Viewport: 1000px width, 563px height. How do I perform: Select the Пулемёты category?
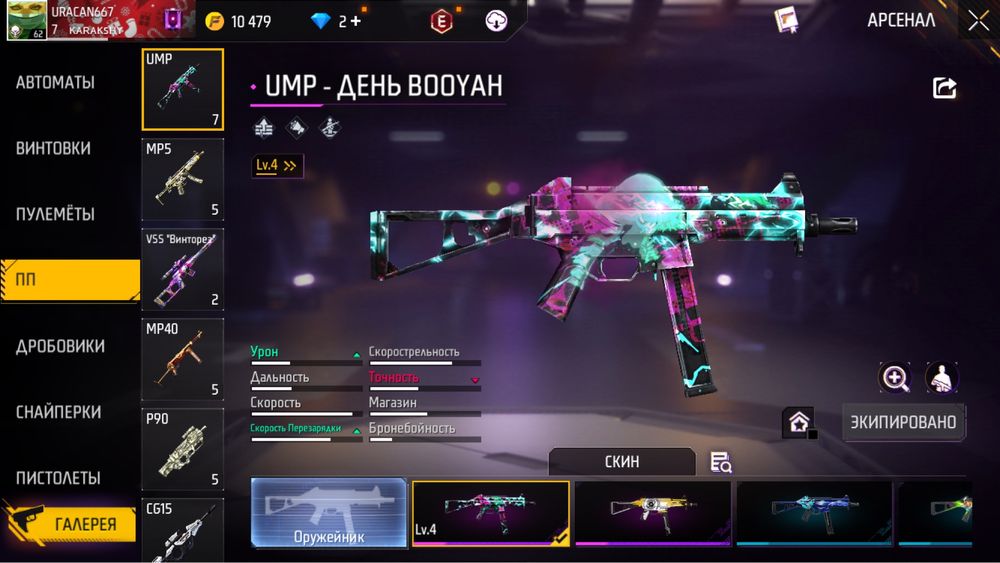(56, 214)
